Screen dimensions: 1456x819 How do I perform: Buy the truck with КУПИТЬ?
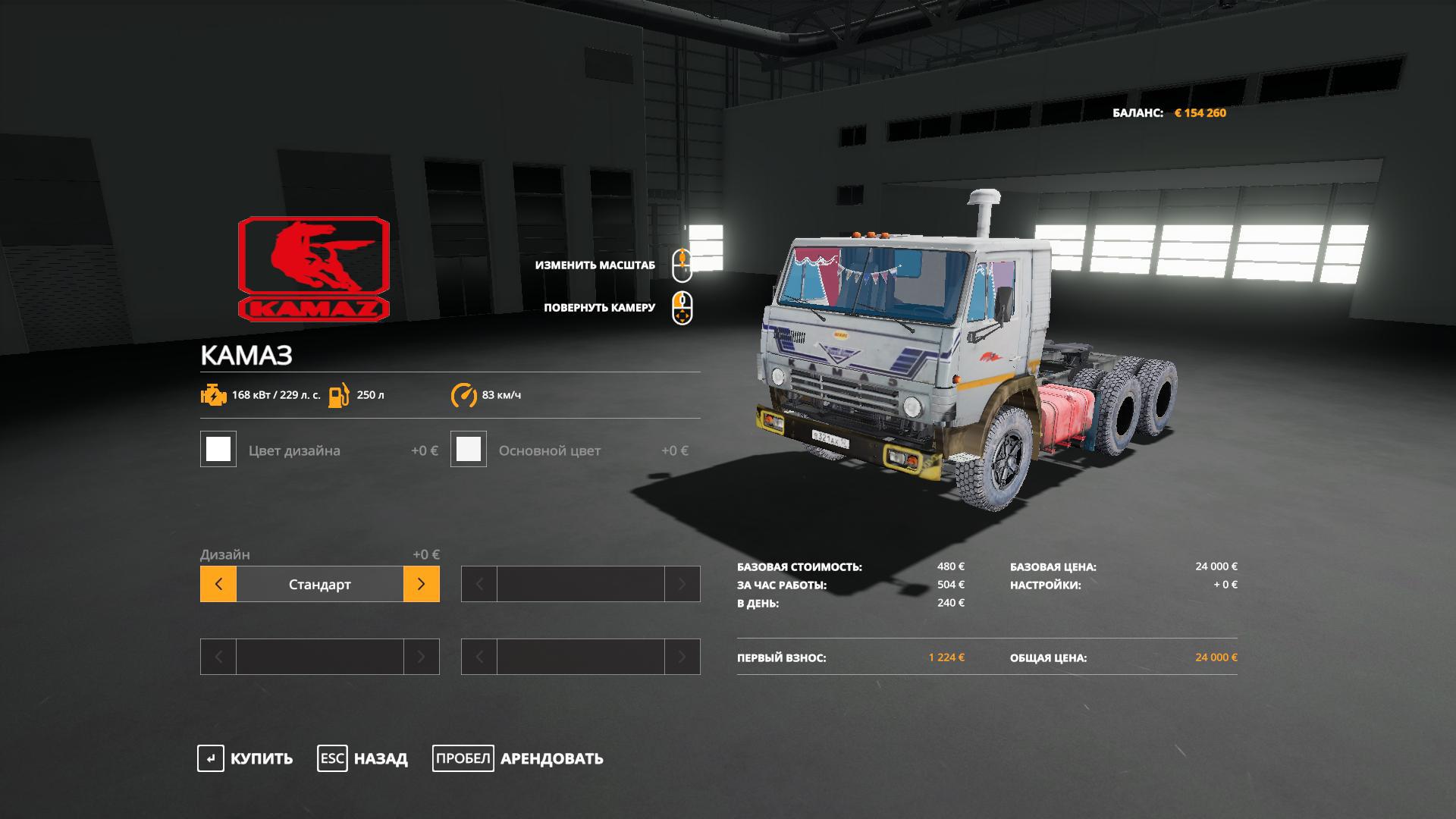click(x=245, y=758)
